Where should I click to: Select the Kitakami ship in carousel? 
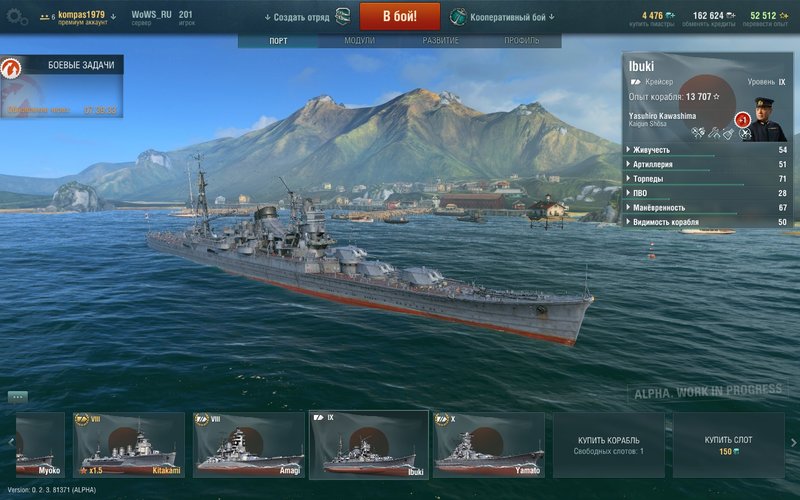(129, 445)
